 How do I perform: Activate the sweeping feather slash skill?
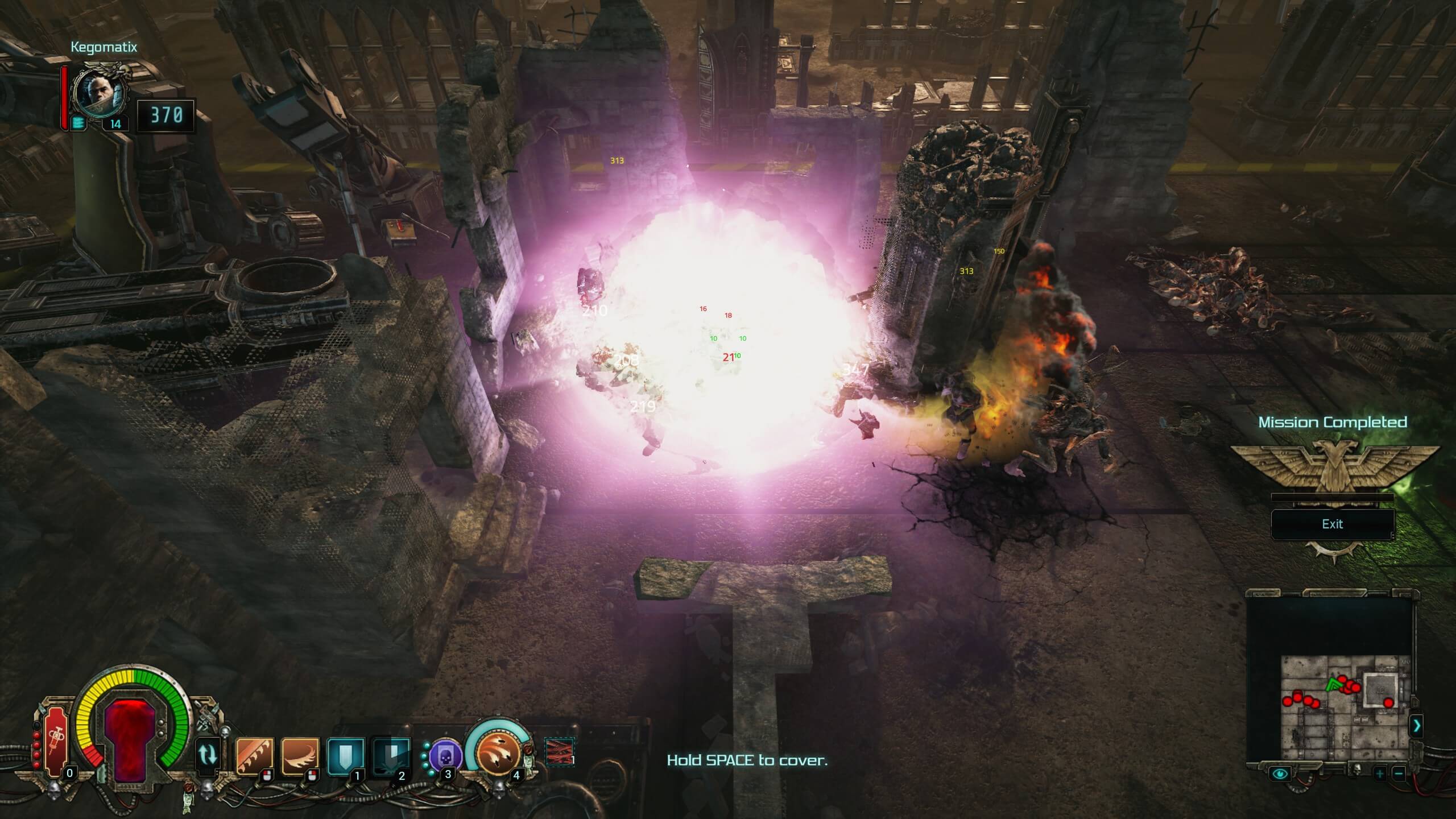click(x=300, y=757)
